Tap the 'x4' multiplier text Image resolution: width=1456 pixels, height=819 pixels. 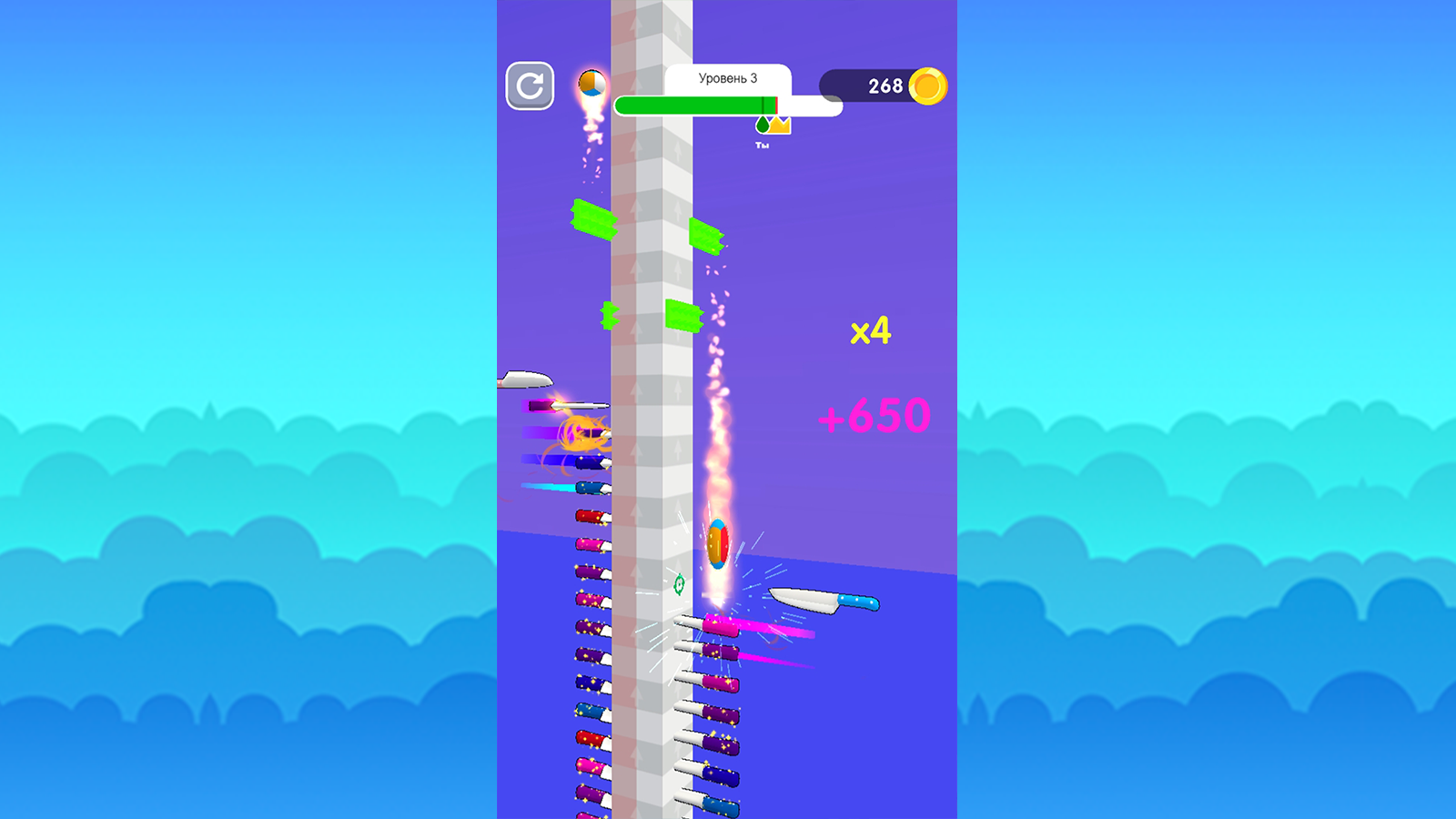[x=874, y=332]
